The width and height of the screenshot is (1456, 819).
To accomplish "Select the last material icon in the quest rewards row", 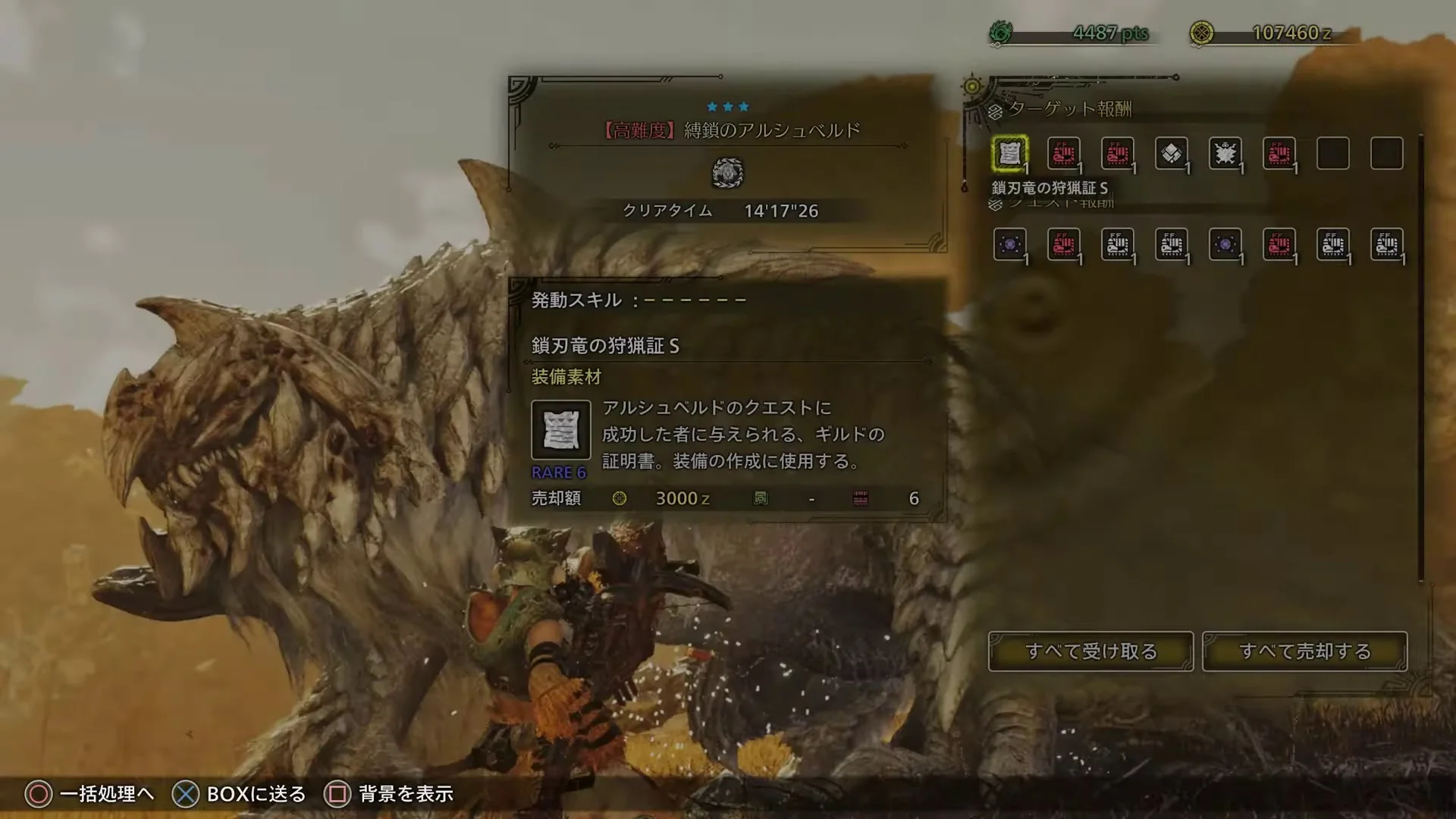I will click(1387, 244).
